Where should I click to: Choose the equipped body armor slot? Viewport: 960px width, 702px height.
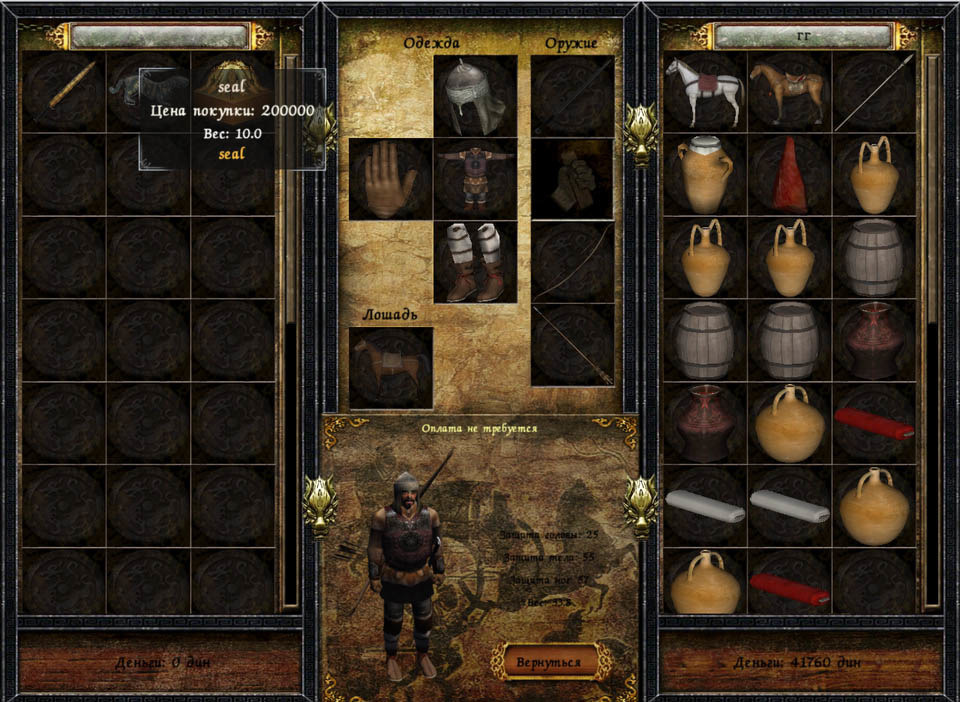(475, 179)
